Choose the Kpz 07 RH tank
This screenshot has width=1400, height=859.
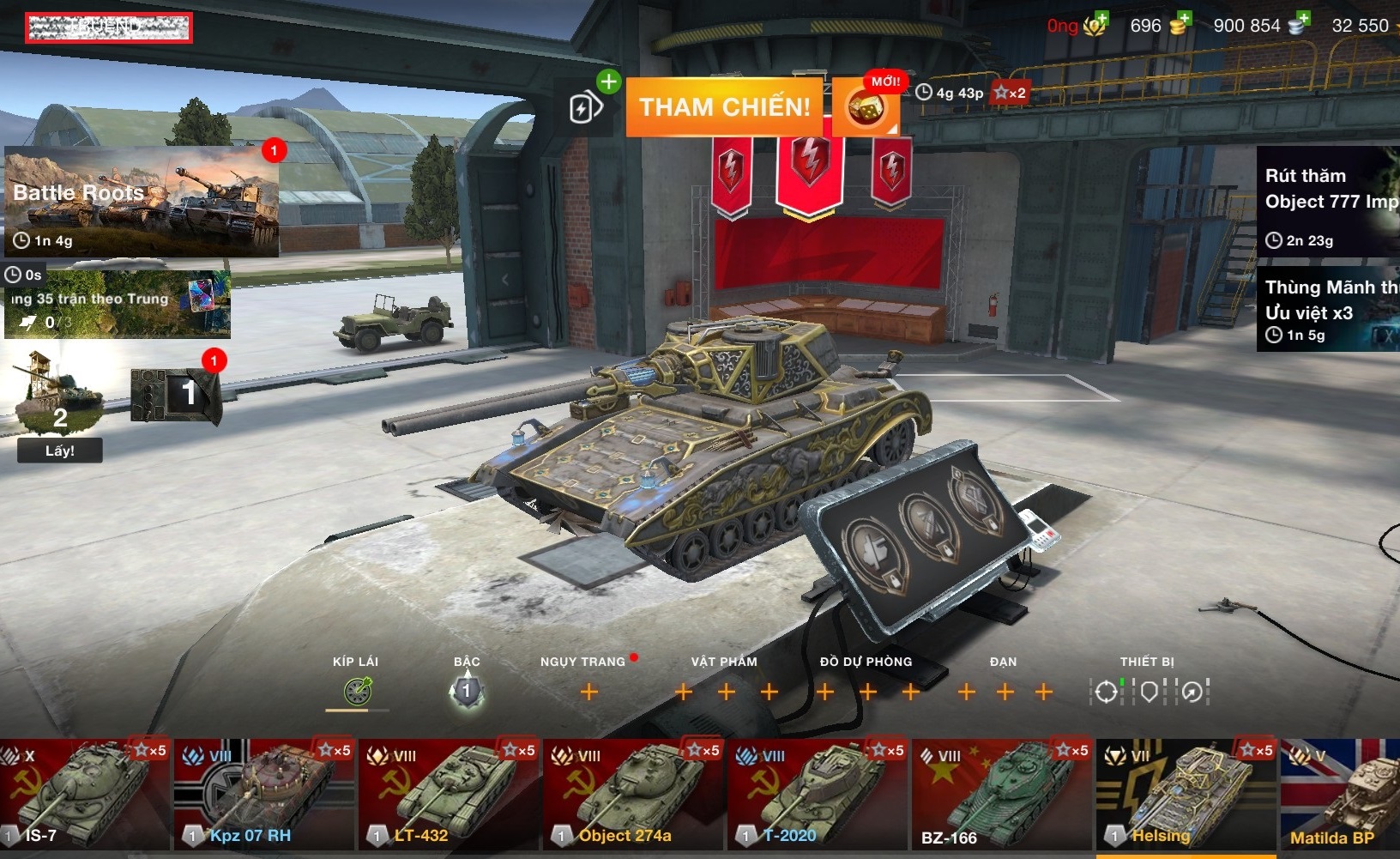264,795
